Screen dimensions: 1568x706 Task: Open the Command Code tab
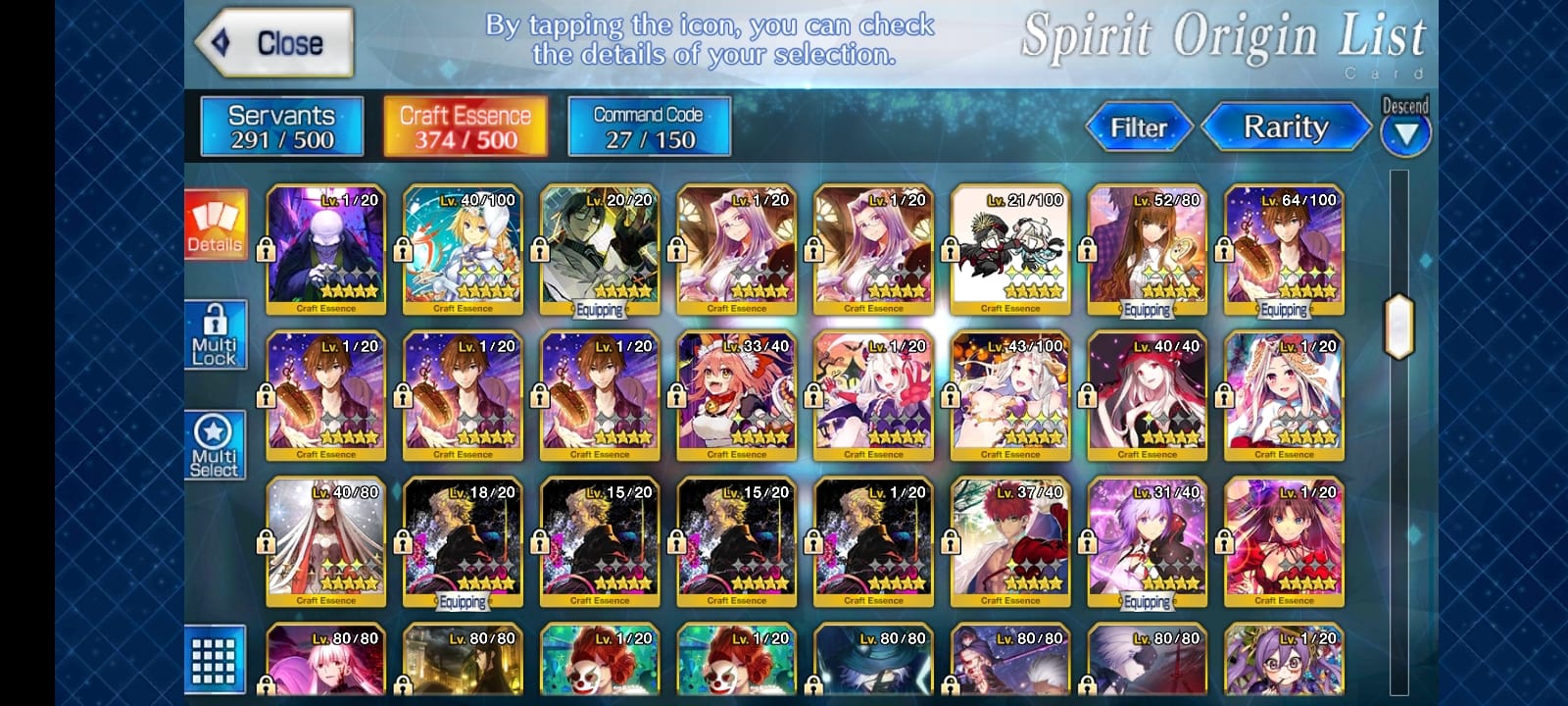[x=649, y=126]
